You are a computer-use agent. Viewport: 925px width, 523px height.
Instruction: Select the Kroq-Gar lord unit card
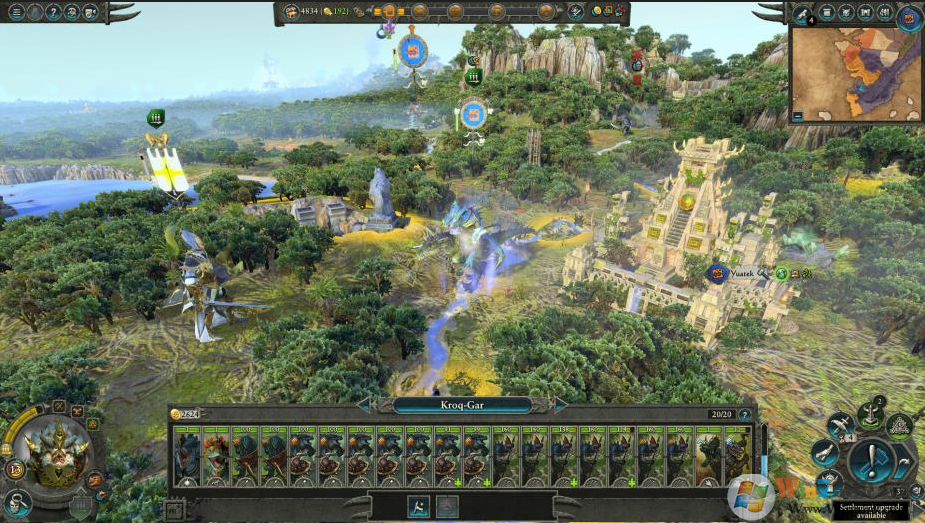coord(187,455)
